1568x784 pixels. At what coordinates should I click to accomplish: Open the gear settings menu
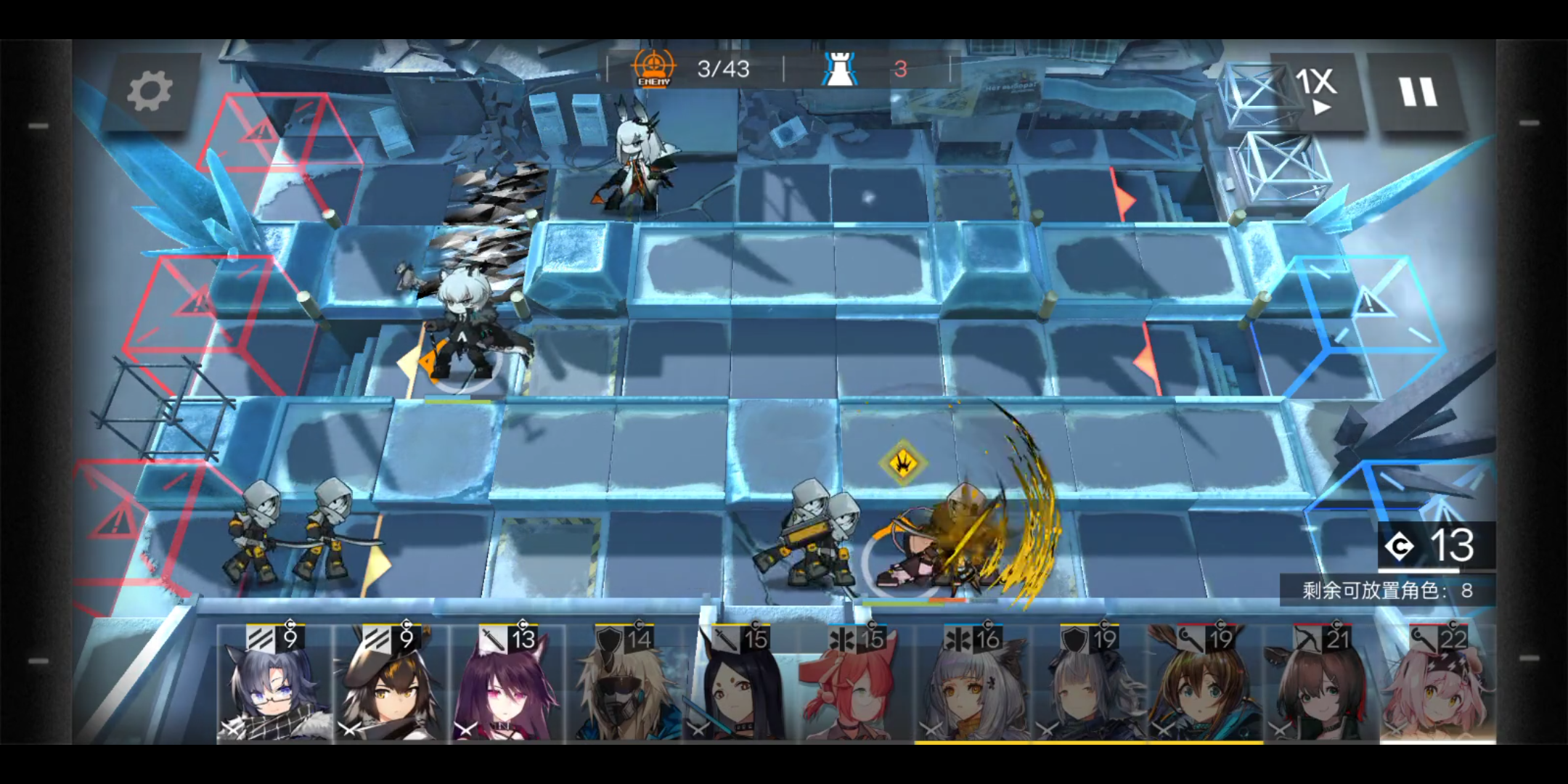coord(150,91)
